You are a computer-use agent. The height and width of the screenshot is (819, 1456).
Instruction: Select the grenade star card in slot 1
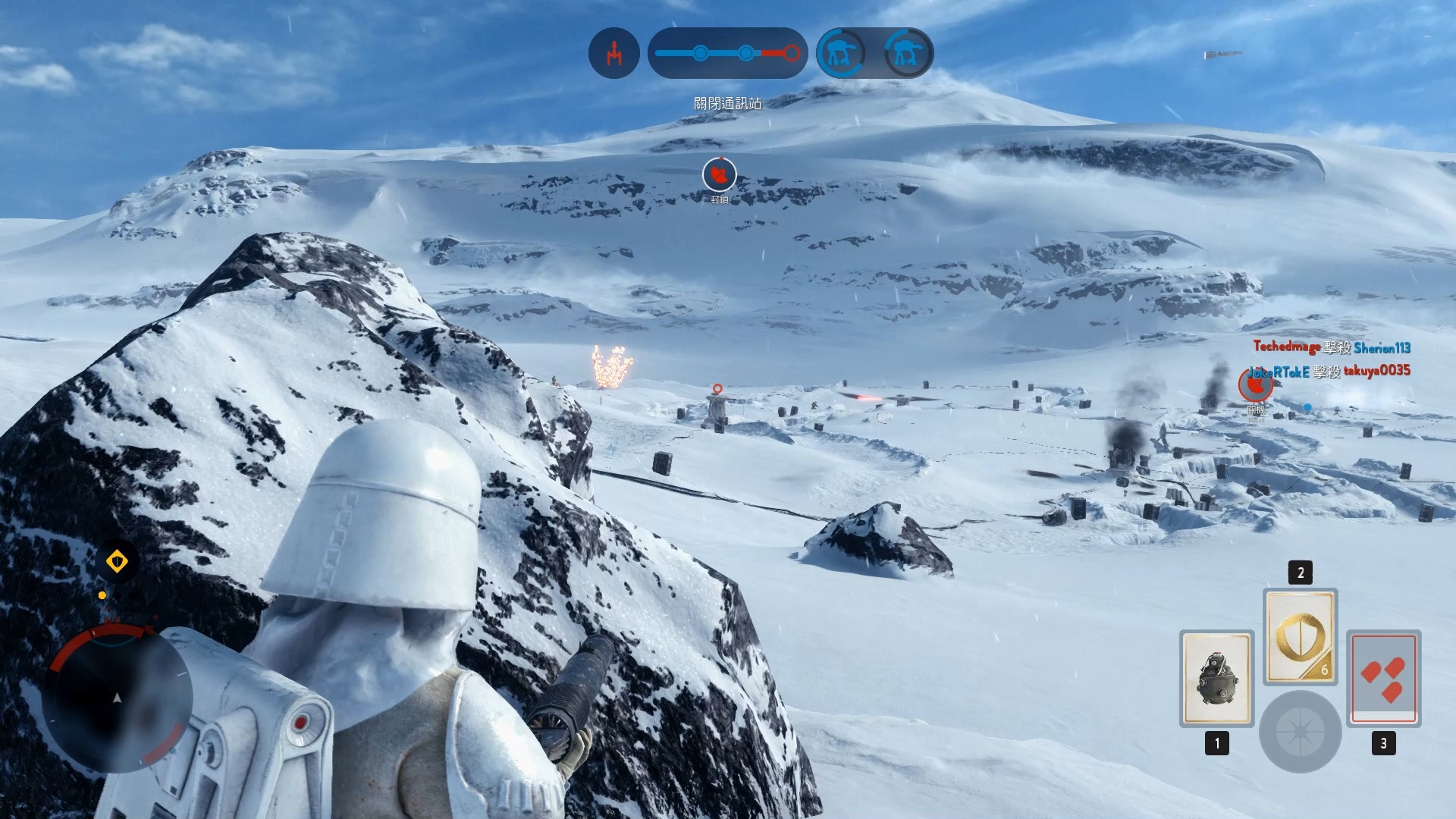coord(1216,679)
